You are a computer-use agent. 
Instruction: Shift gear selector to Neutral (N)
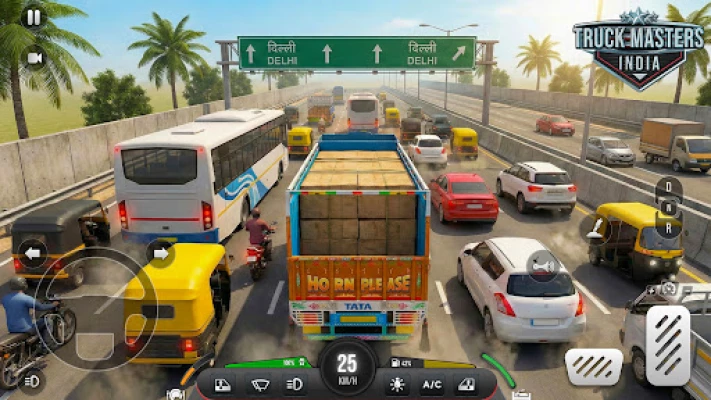[x=669, y=205]
